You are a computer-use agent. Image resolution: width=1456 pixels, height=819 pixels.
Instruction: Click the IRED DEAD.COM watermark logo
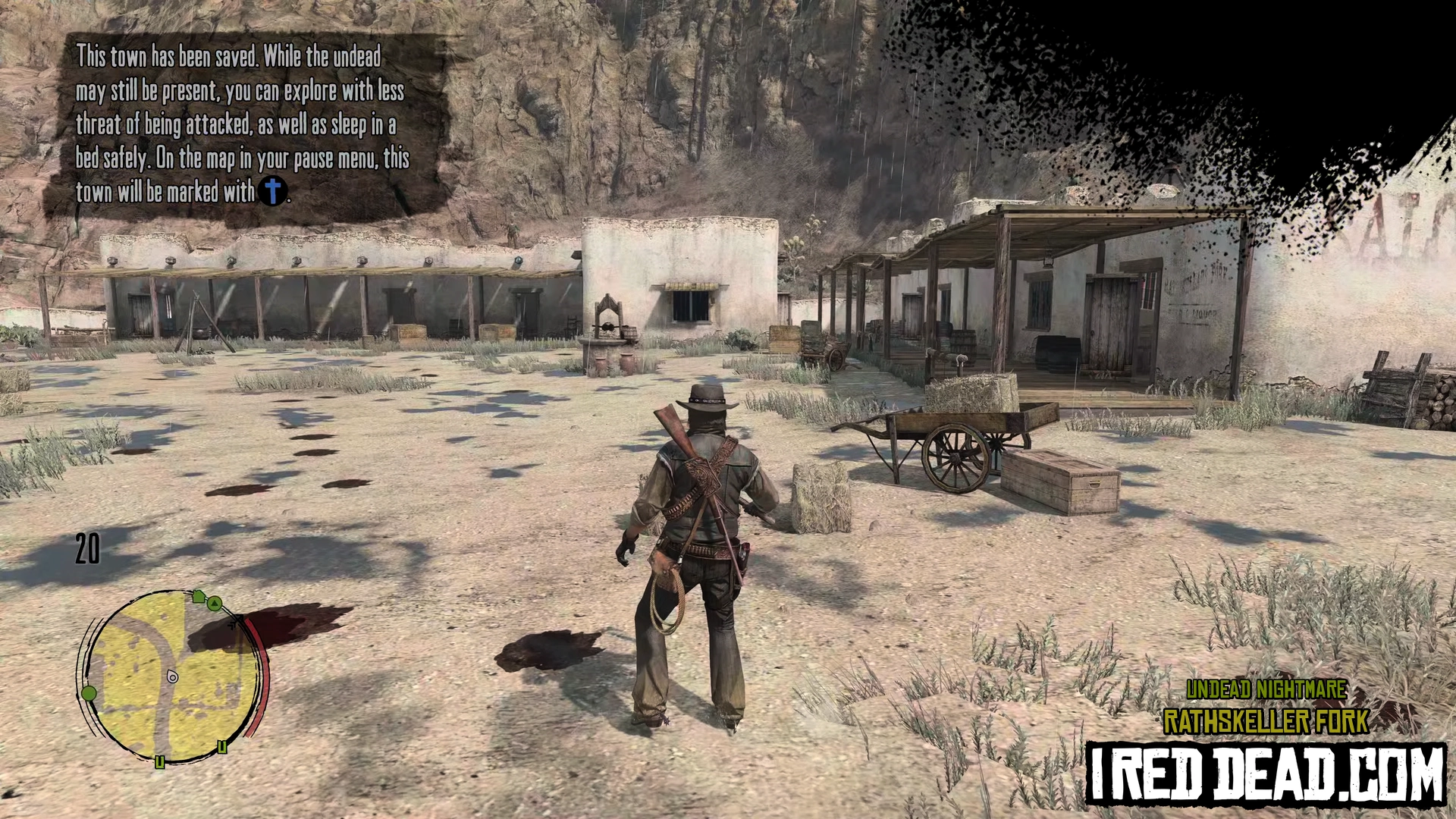coord(1266,774)
